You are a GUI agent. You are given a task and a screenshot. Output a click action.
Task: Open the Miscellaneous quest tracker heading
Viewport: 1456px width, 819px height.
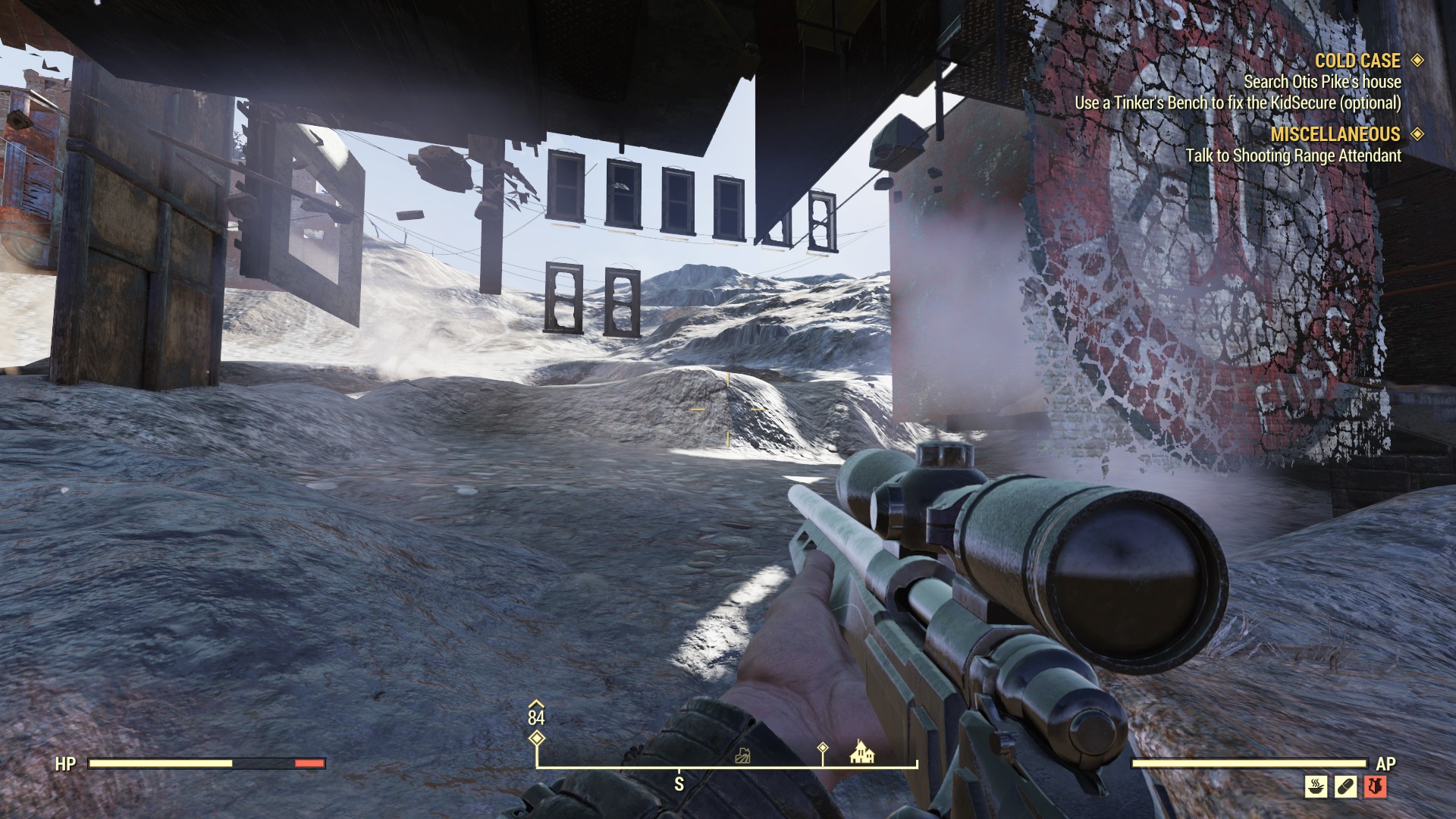[x=1335, y=134]
